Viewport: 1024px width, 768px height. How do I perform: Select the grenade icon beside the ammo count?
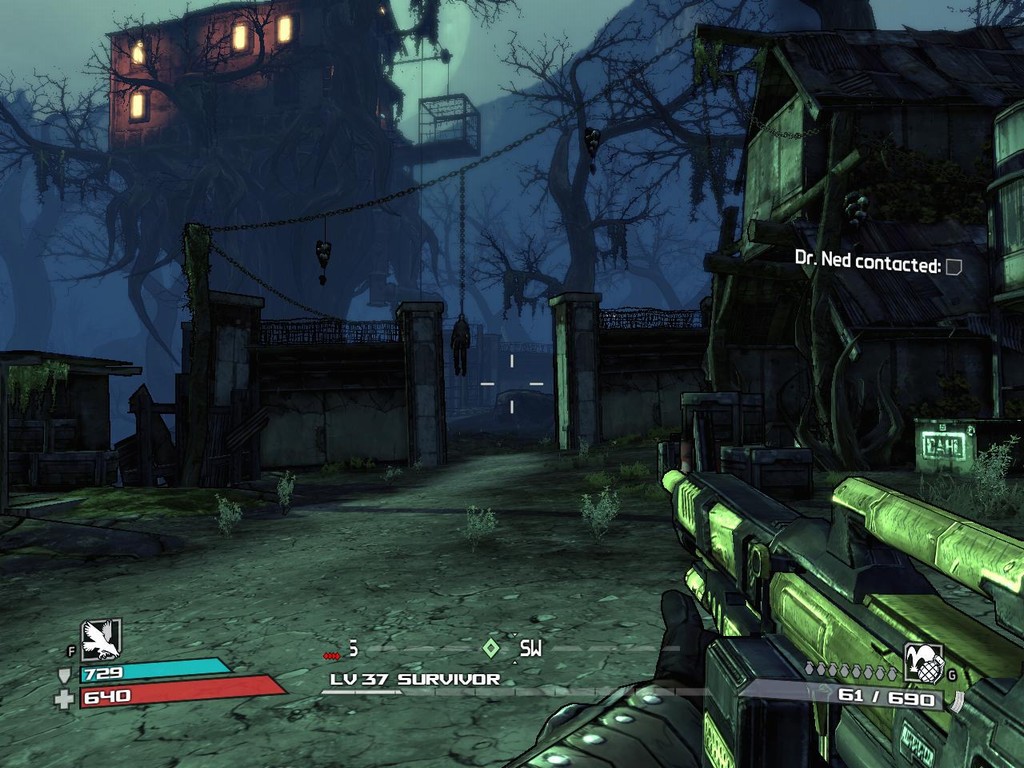coord(923,662)
